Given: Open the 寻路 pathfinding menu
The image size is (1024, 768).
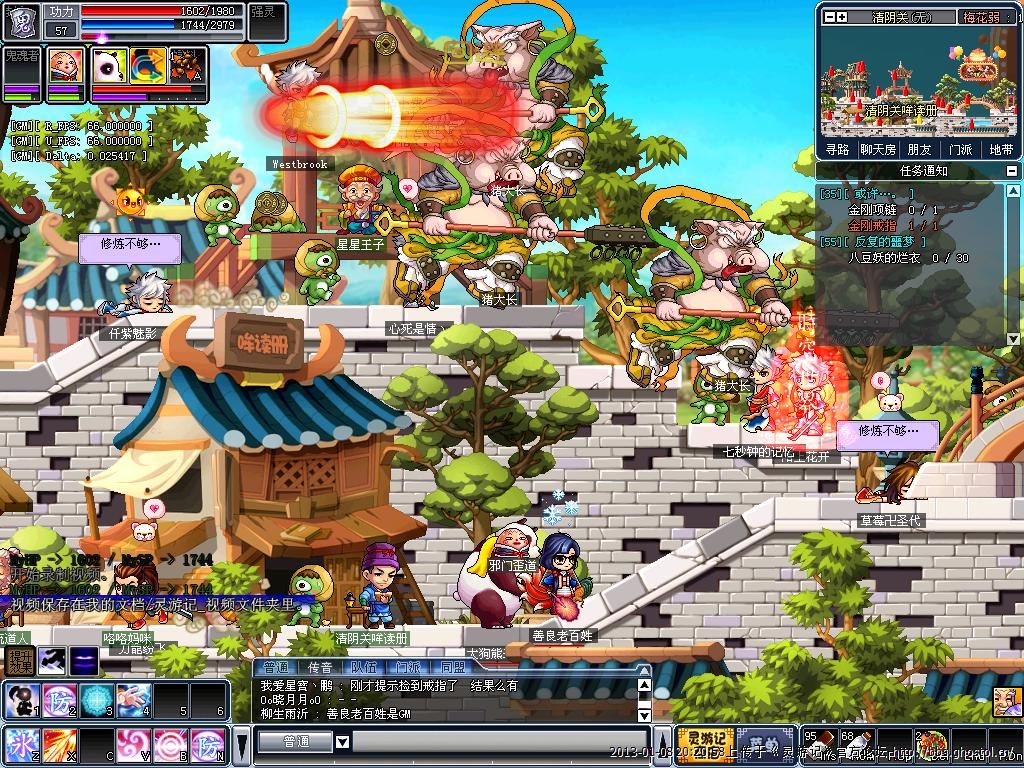Looking at the screenshot, I should 837,149.
